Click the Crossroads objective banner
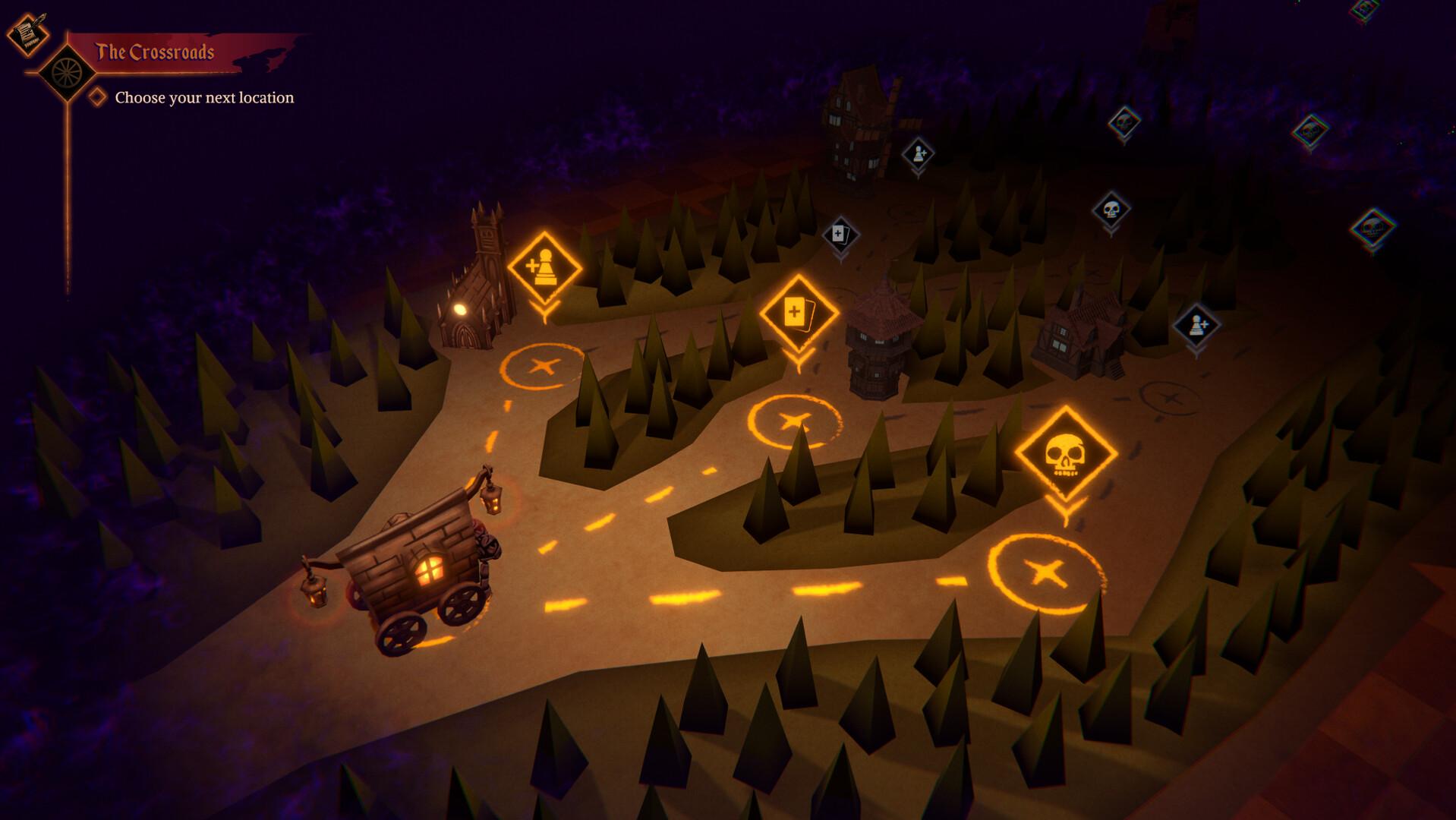1456x820 pixels. (x=155, y=52)
